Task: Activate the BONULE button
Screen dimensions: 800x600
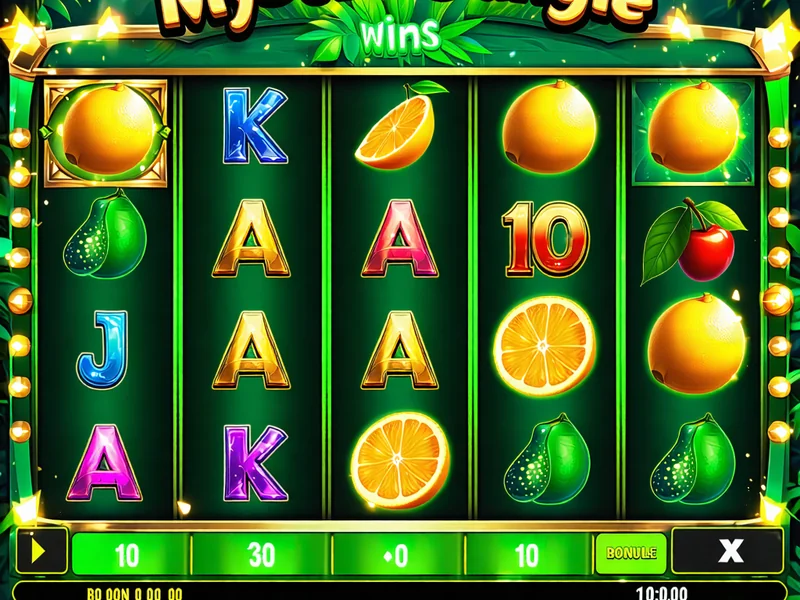Action: click(631, 552)
